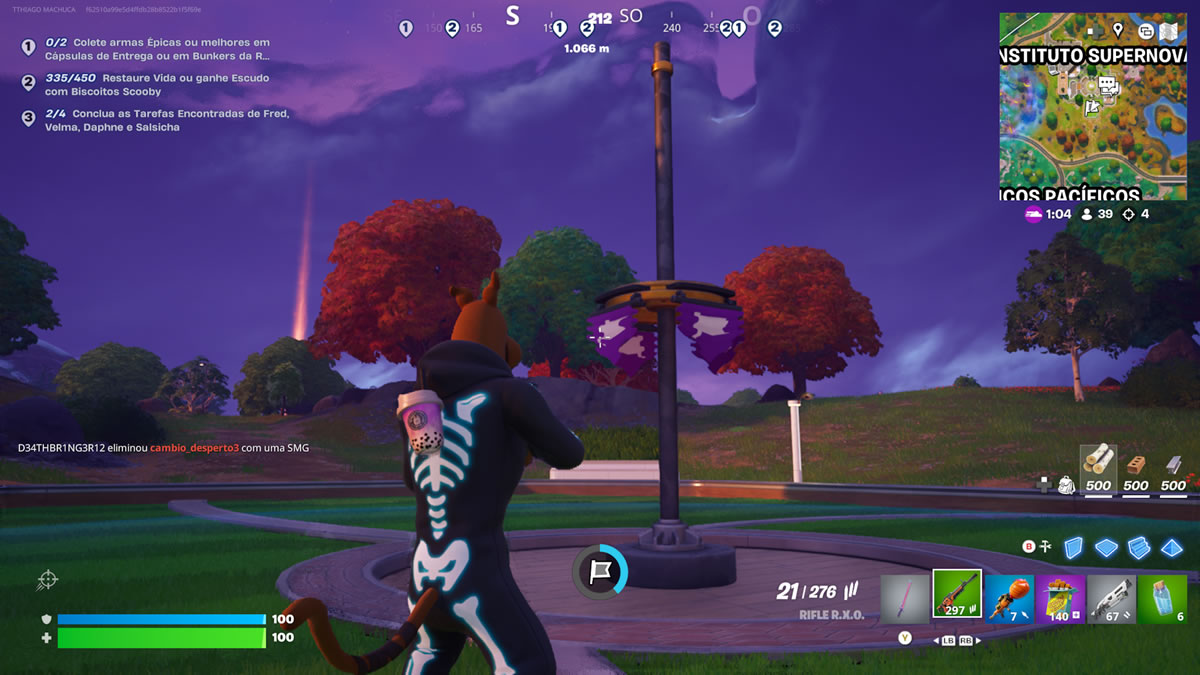Click the speech bubble marker on the minimap
Screen dimensions: 1200x675
pyautogui.click(x=1107, y=84)
